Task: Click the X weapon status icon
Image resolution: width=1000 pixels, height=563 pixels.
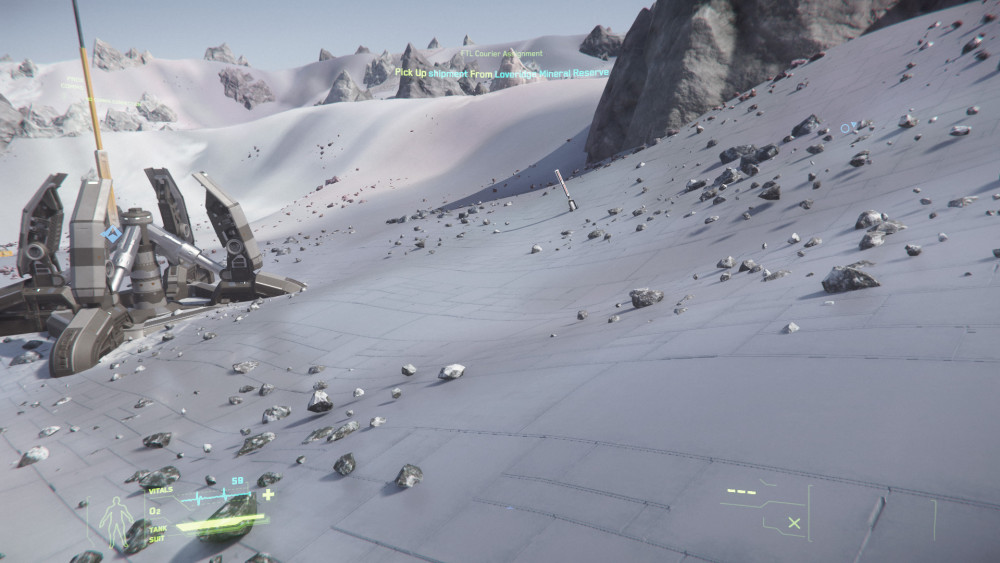Action: pos(794,522)
